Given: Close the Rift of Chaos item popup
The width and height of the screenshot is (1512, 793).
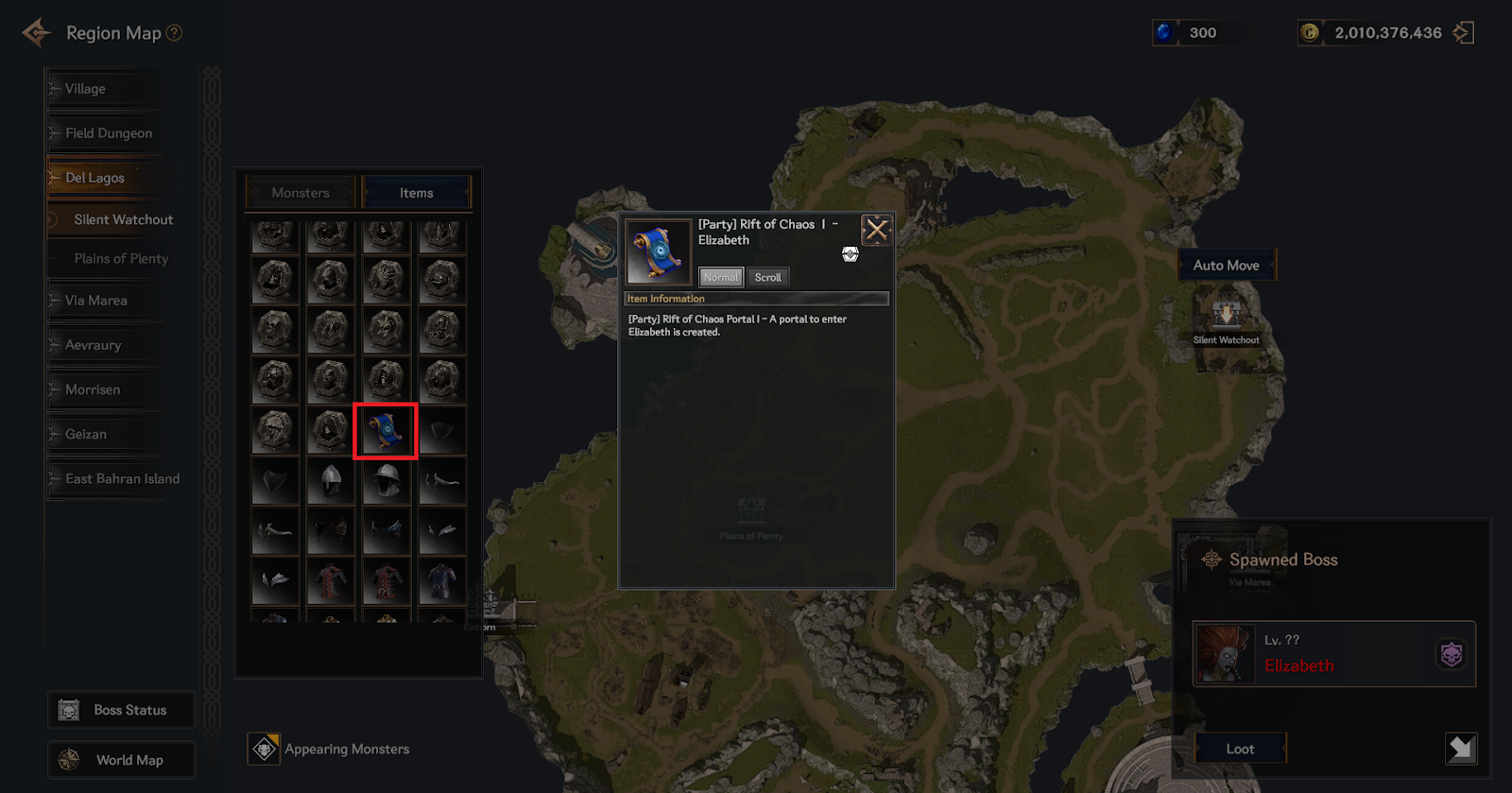Looking at the screenshot, I should (876, 230).
